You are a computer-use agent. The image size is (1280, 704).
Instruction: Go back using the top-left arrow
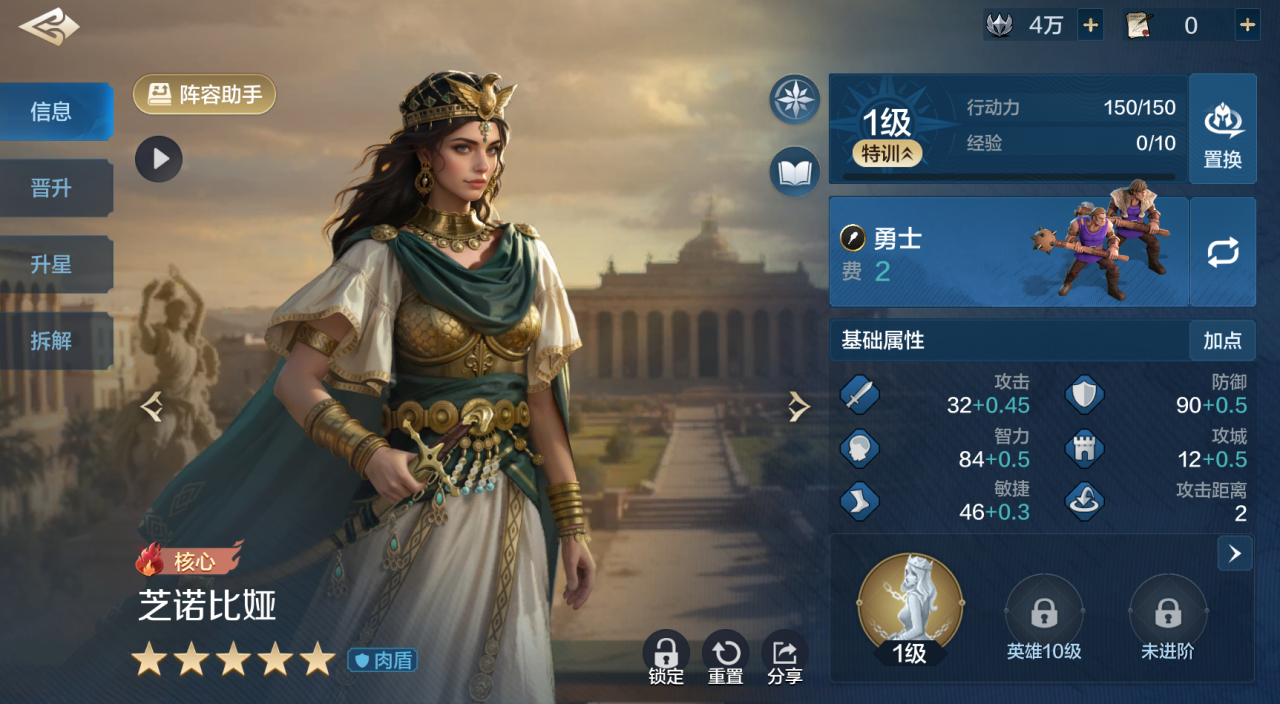[x=48, y=27]
